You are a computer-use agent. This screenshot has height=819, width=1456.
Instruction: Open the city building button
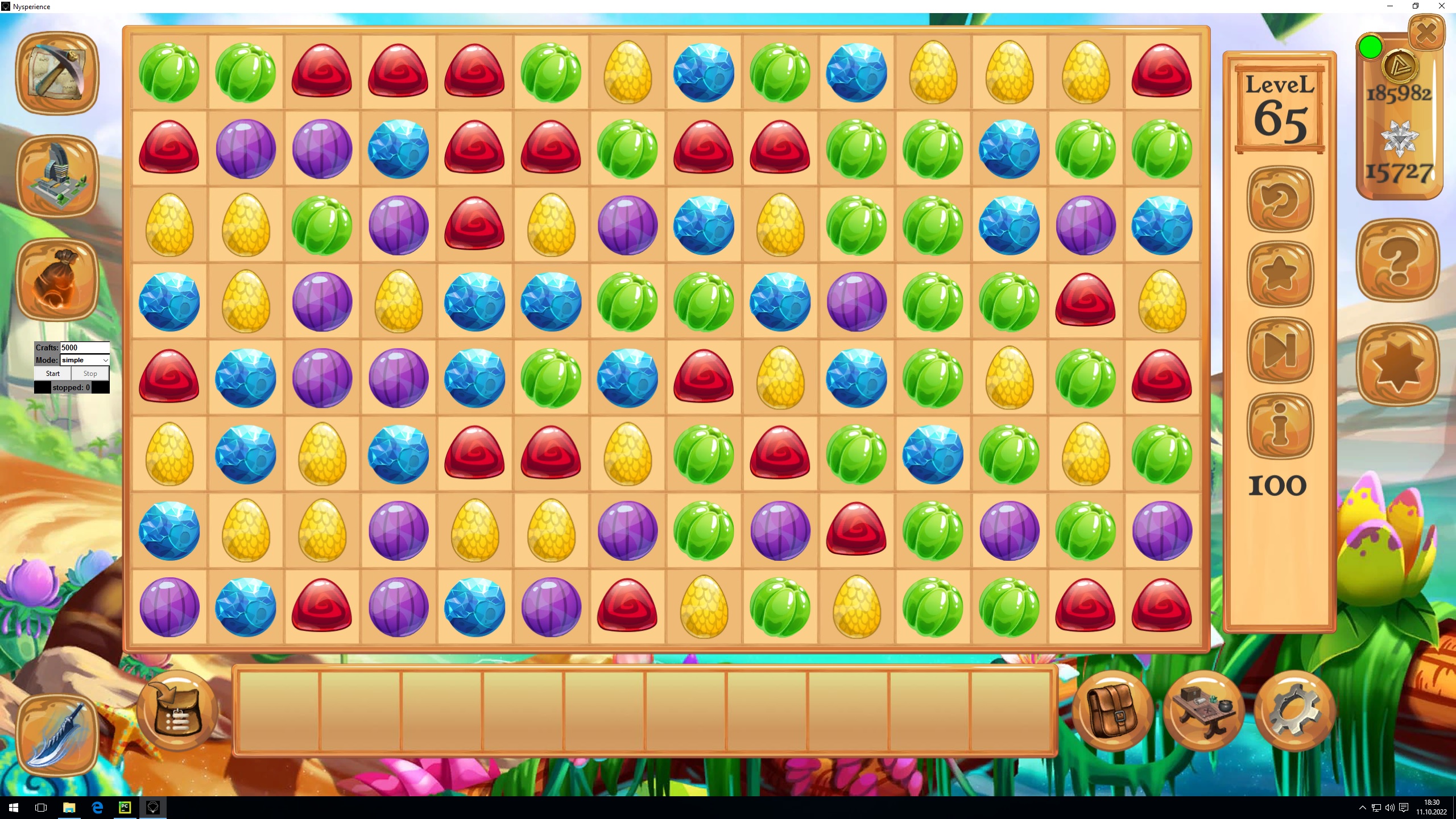[x=57, y=176]
